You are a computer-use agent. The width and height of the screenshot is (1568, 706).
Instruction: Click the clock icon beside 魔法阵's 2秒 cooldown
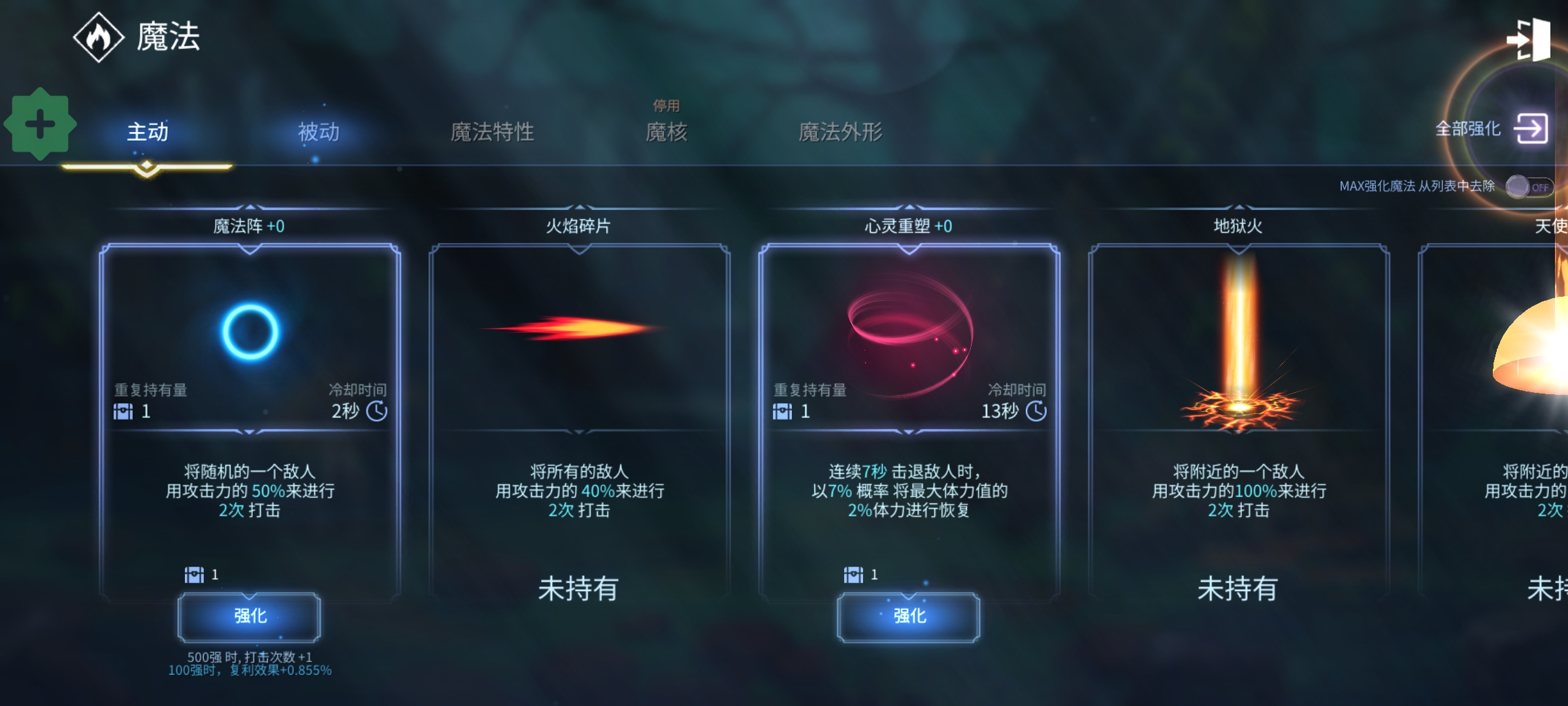(x=378, y=412)
